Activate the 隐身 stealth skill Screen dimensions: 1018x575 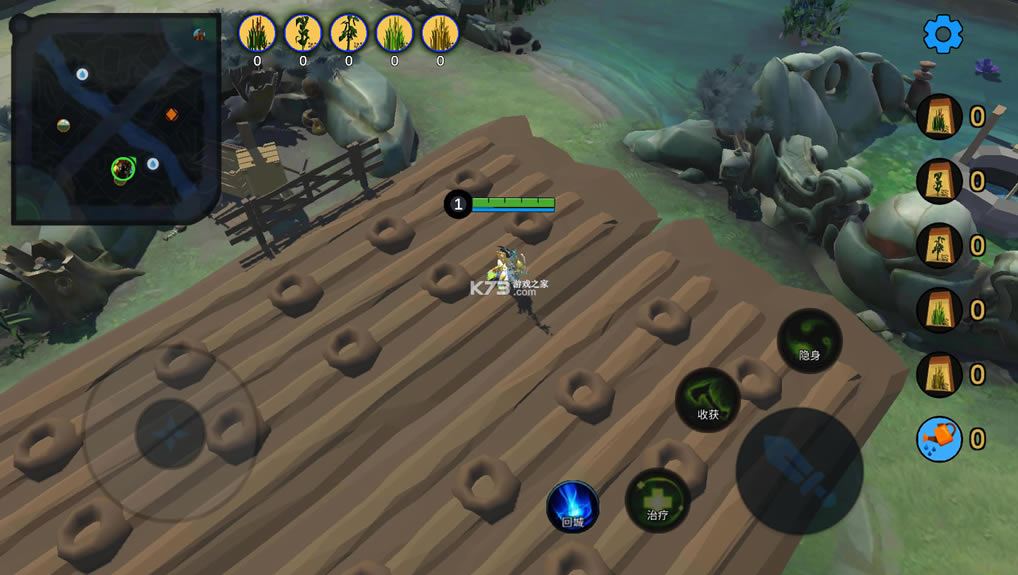809,340
